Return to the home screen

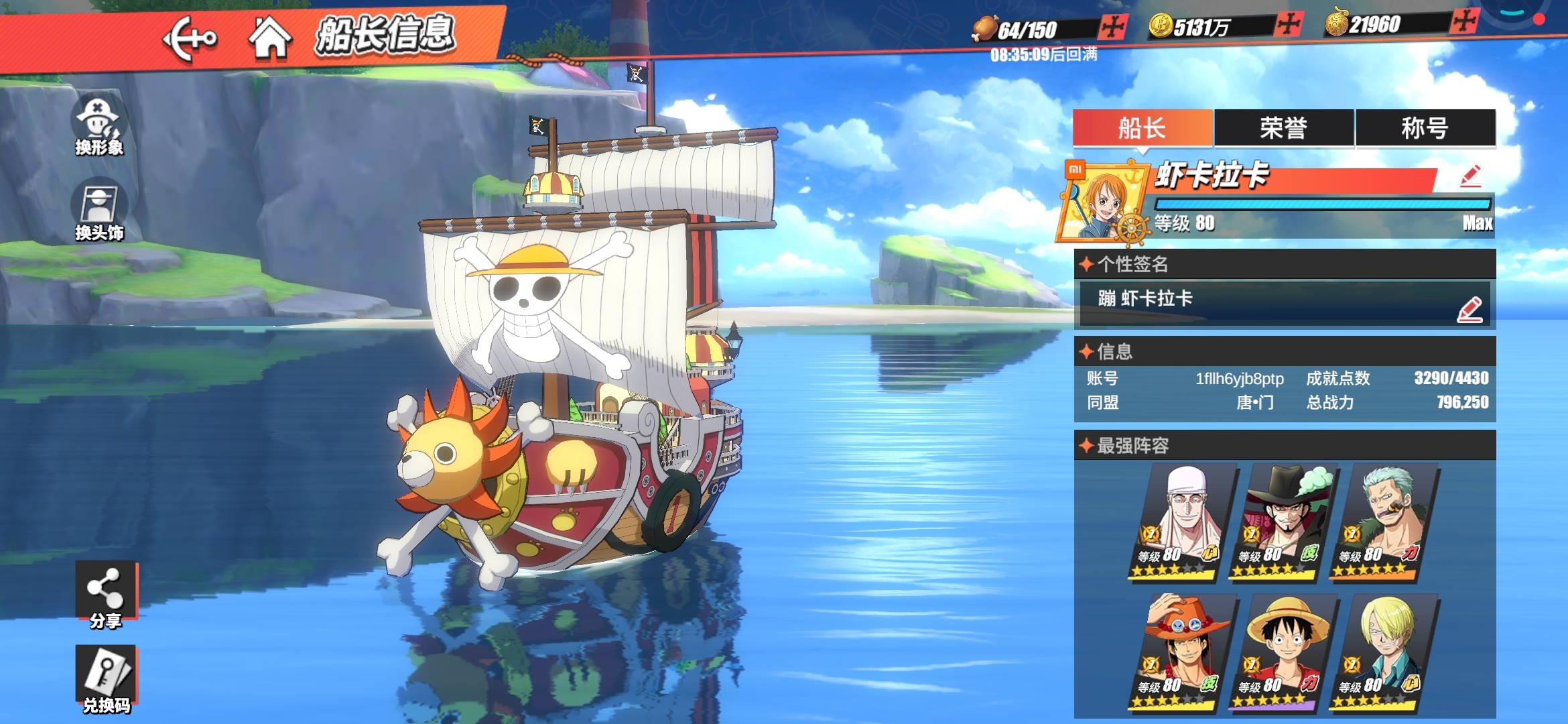pyautogui.click(x=269, y=38)
